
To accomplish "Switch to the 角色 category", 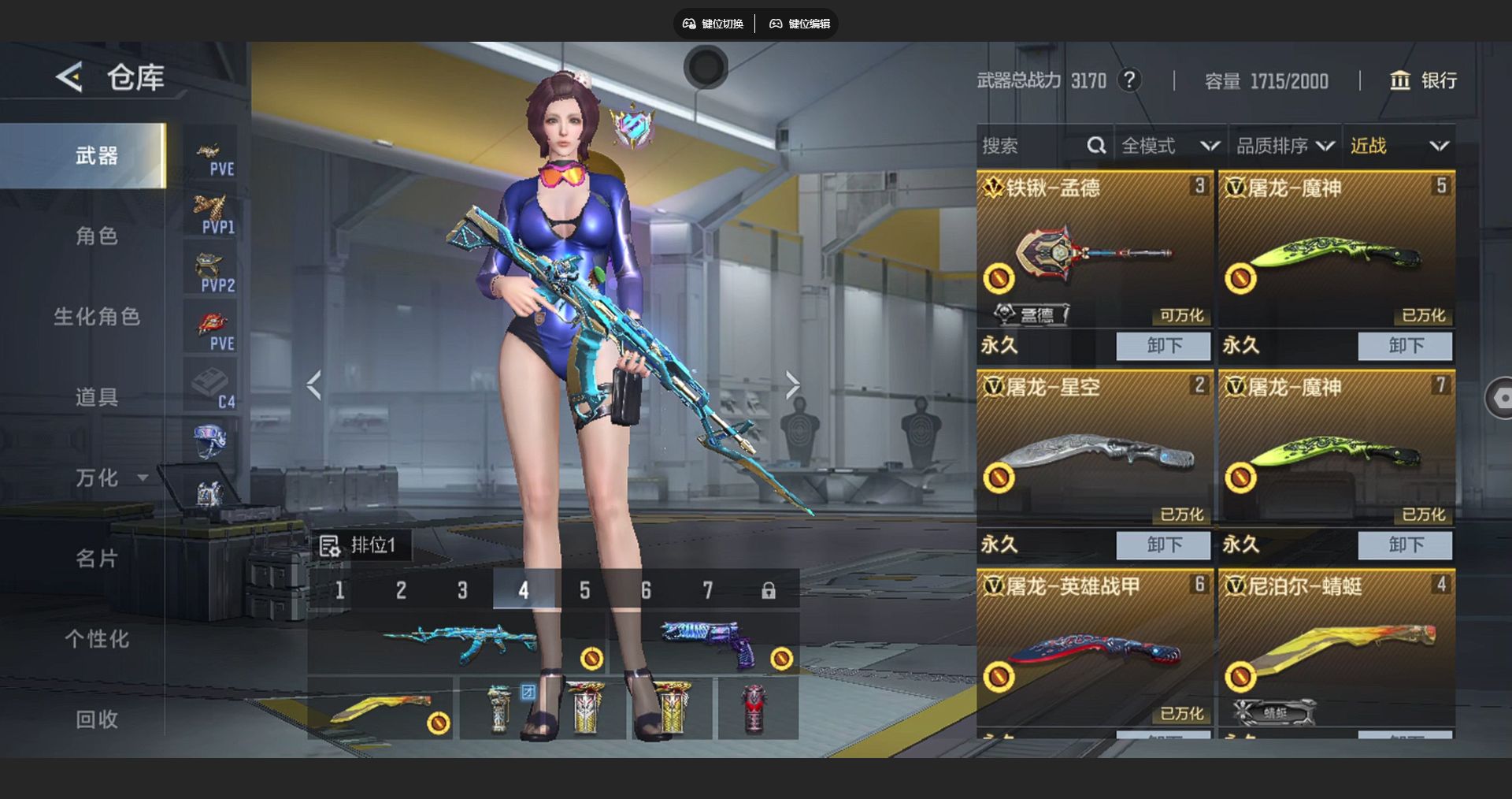I will coord(96,236).
